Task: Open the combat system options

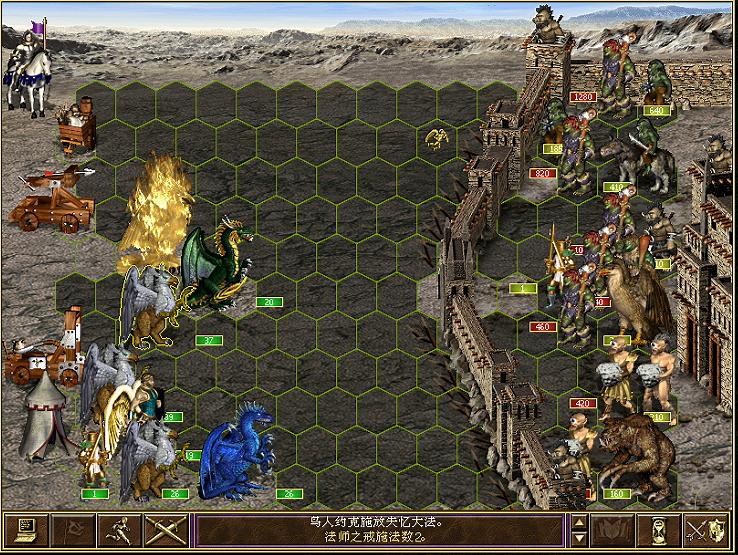Action: pyautogui.click(x=25, y=528)
